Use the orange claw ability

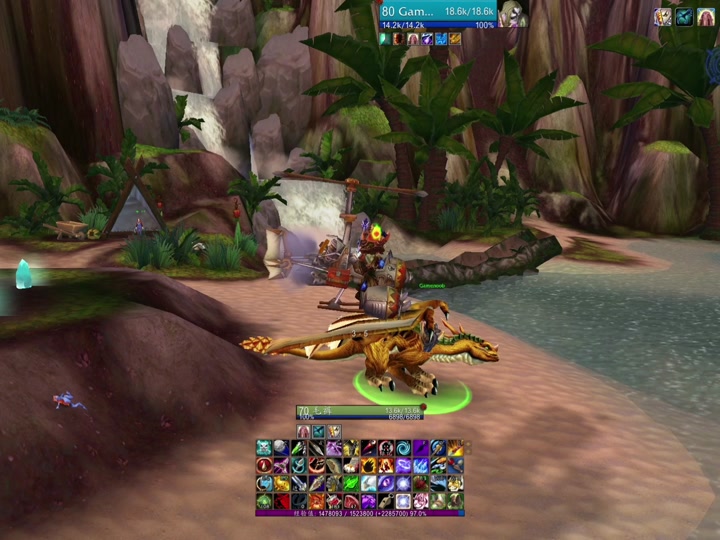pos(368,465)
